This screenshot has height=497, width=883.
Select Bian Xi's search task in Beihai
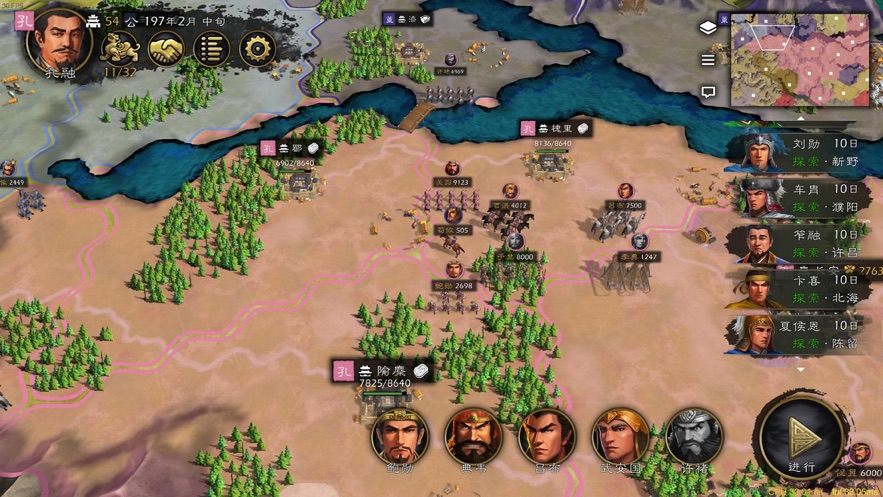coord(800,289)
